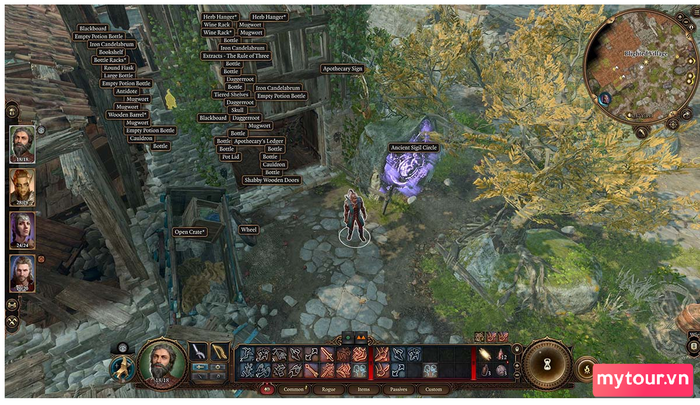The height and width of the screenshot is (405, 700).
Task: Switch to the Passives hotbar tab
Action: click(x=397, y=389)
